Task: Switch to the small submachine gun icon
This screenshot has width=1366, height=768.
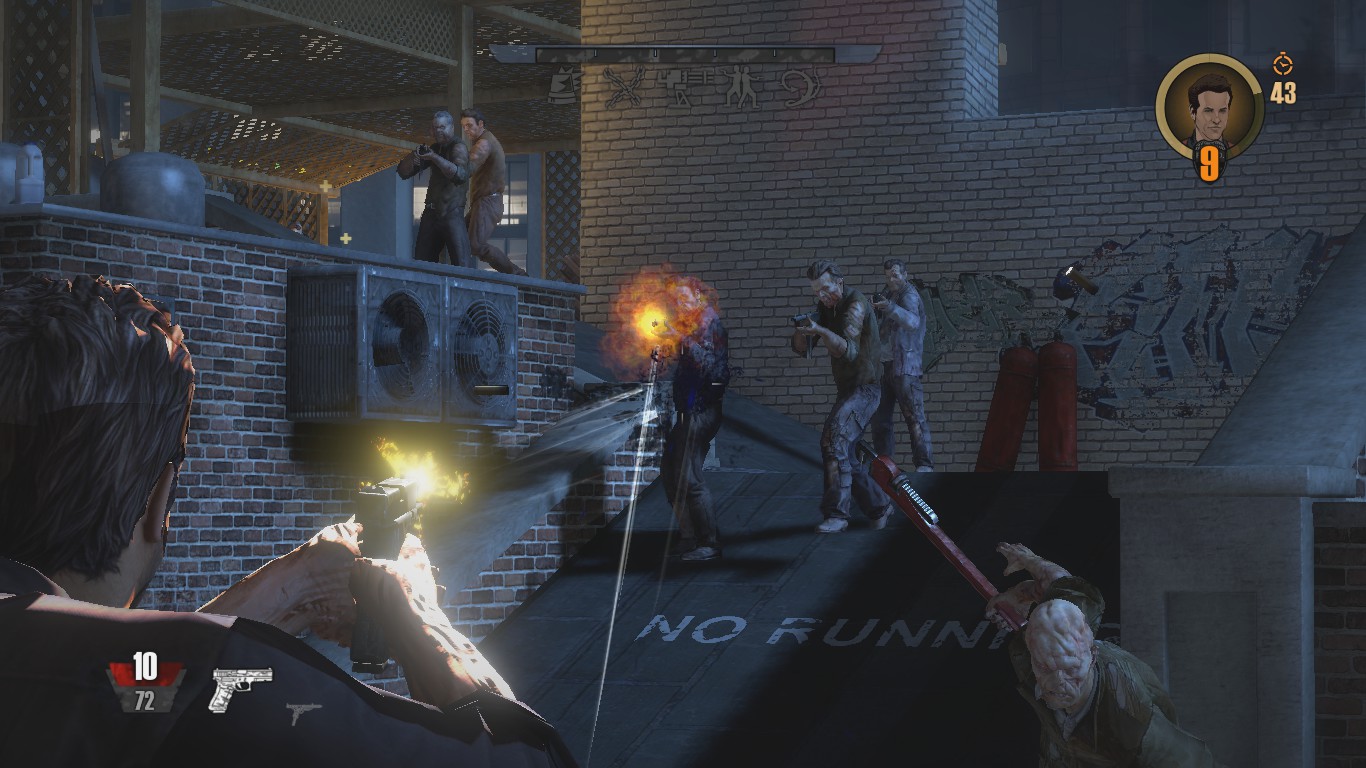Action: click(304, 712)
